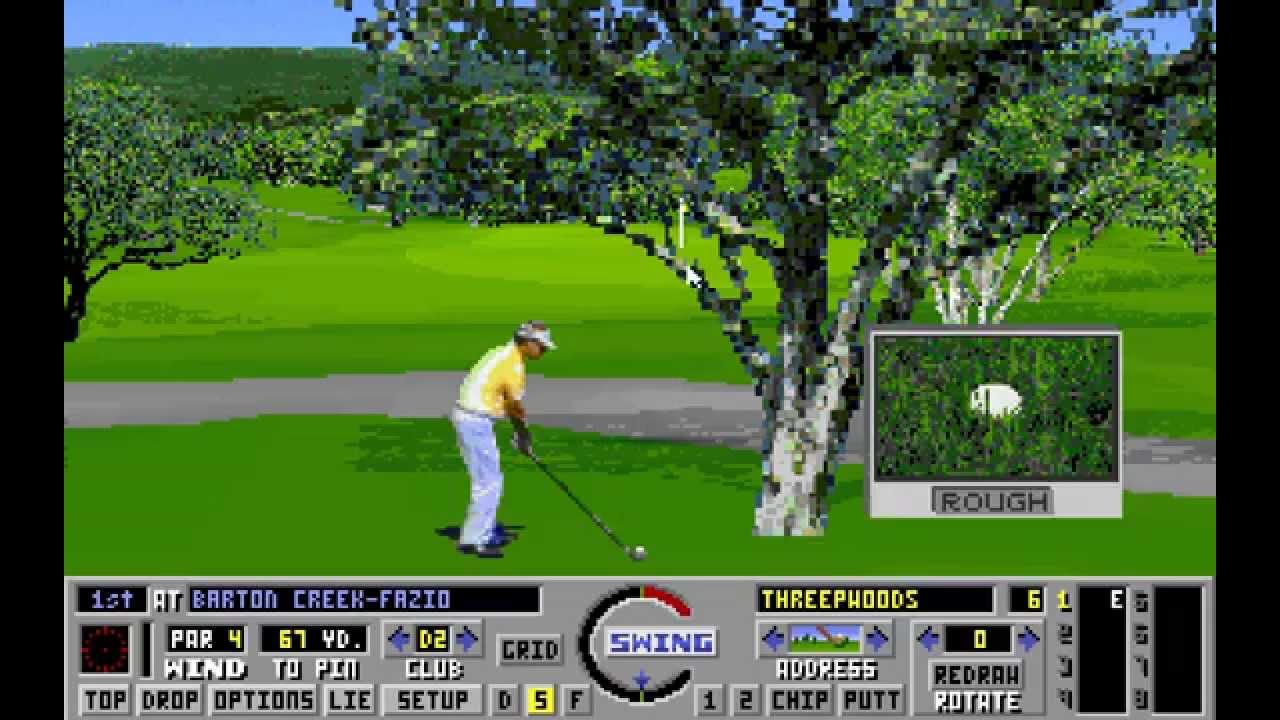Click the REDRAW button
This screenshot has height=720, width=1280.
point(976,674)
